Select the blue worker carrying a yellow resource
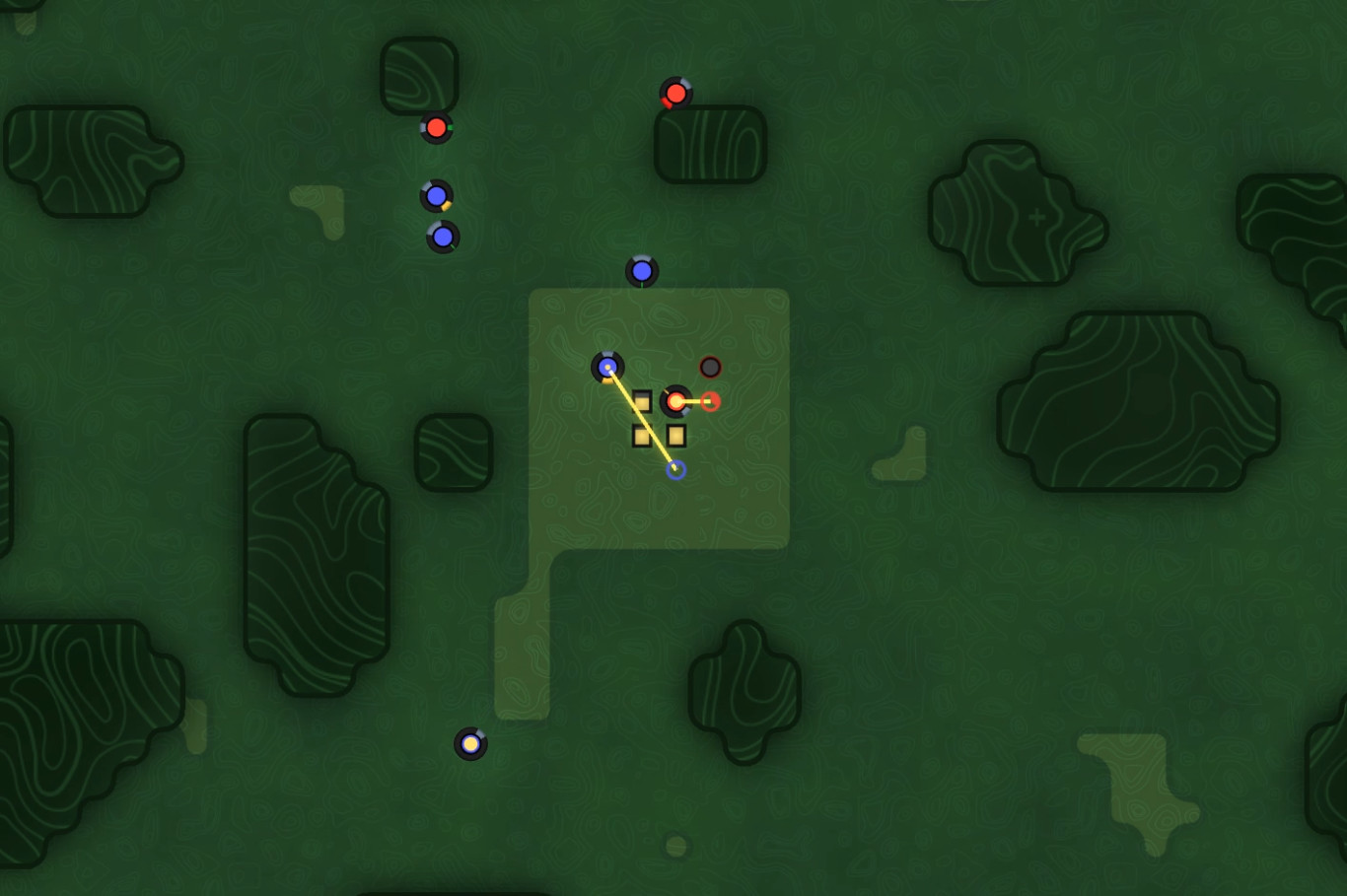 [x=436, y=195]
